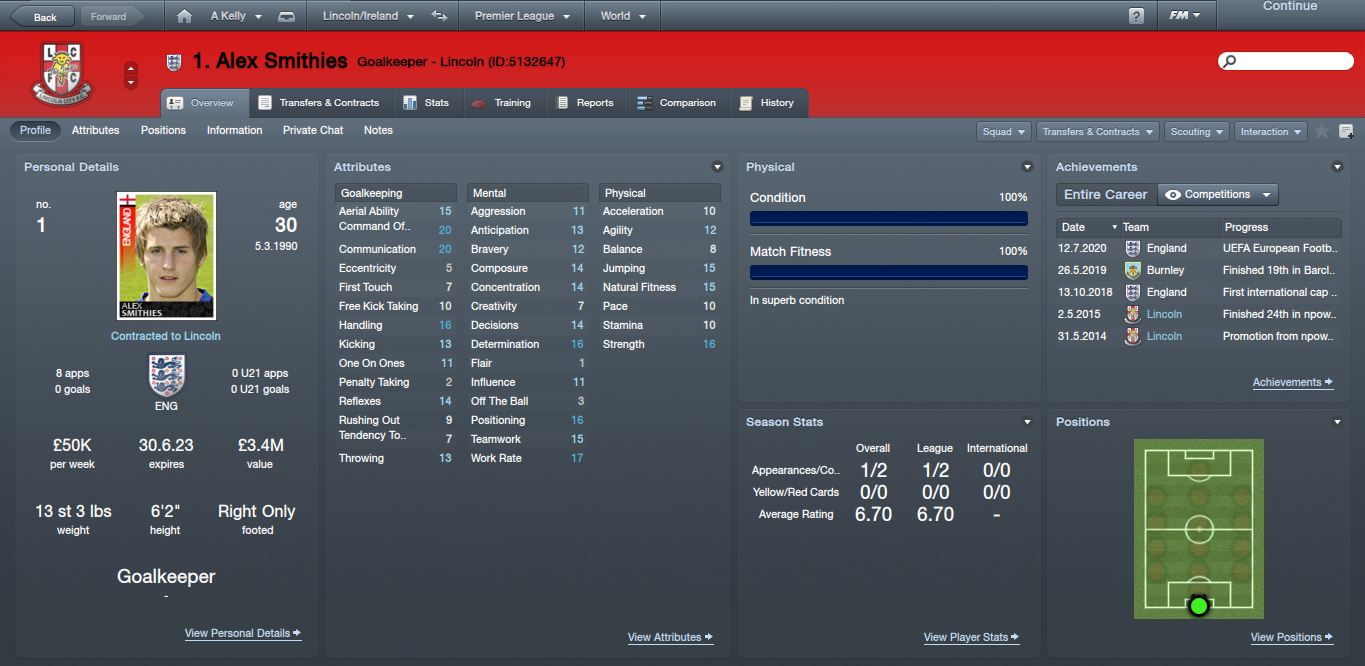
Task: Switch to Transfers & Contracts tab
Action: coord(319,102)
